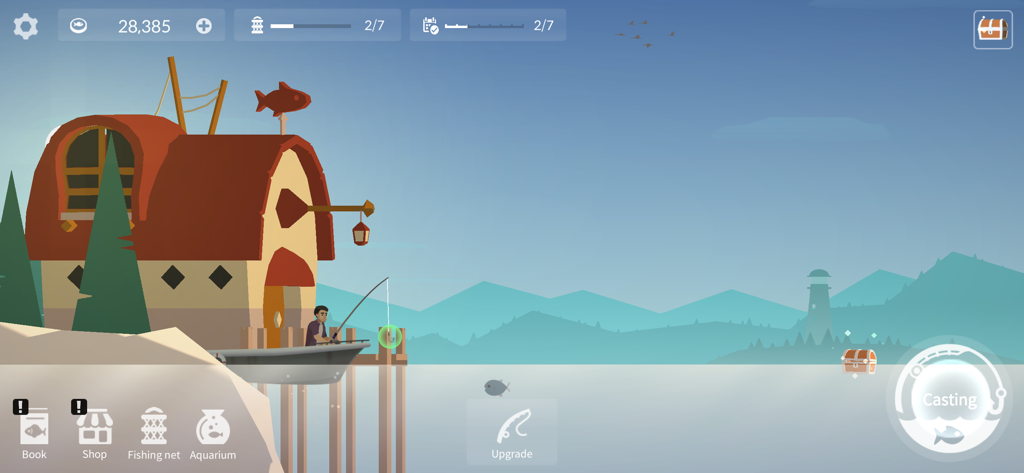
Task: Open the lighthouse progress tracker
Action: click(317, 26)
